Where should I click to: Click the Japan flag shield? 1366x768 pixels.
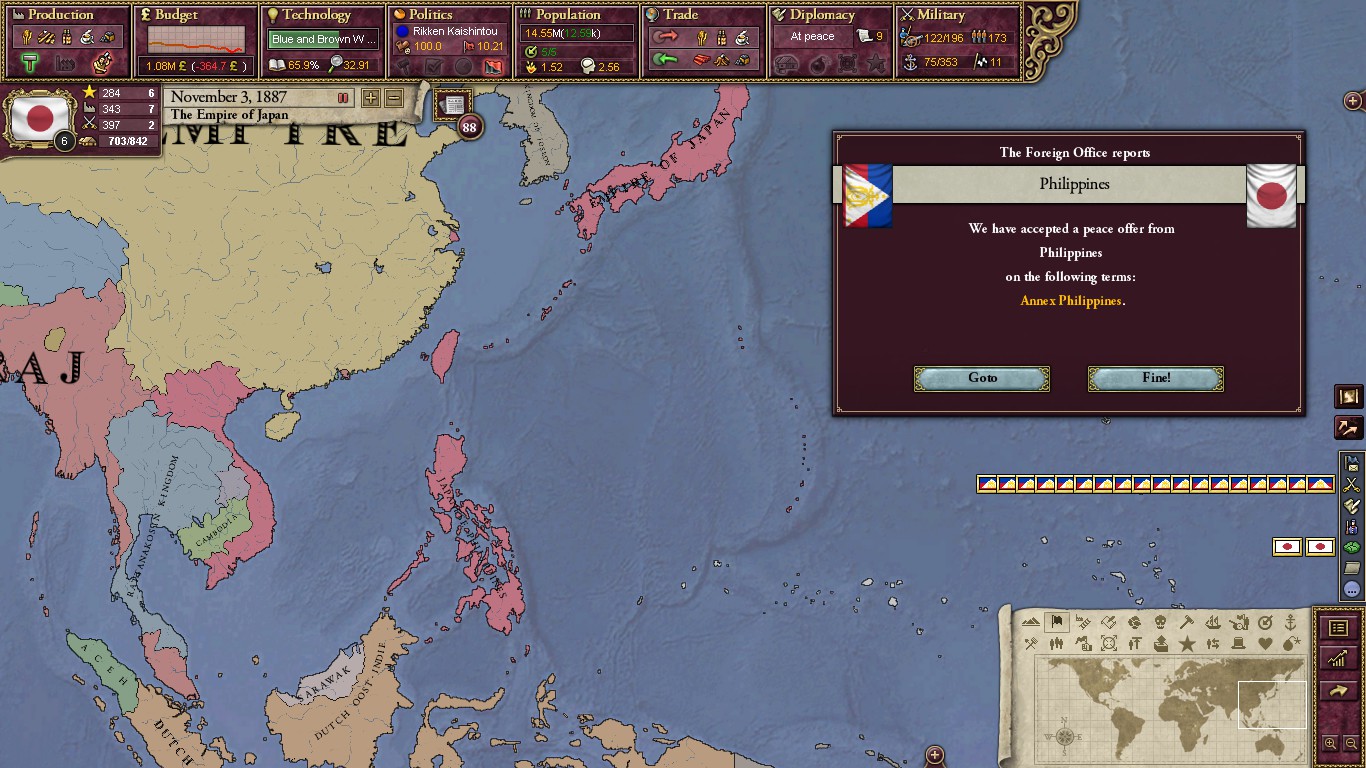coord(40,118)
